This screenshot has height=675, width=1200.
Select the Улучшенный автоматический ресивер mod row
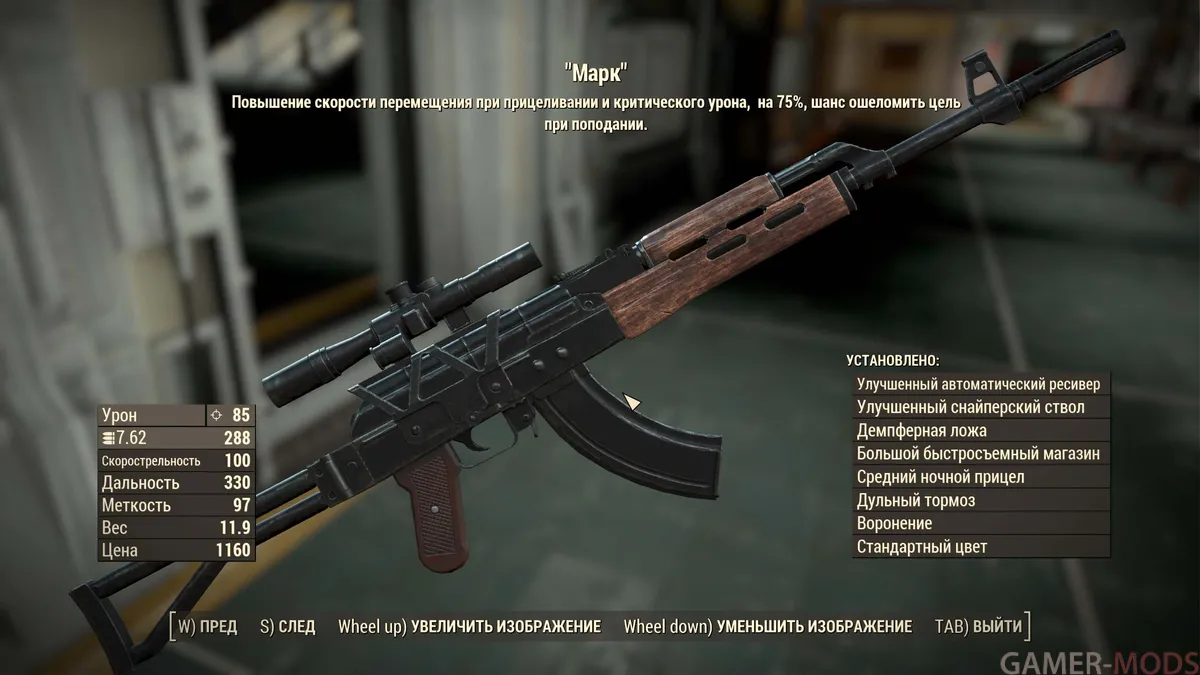pos(980,384)
